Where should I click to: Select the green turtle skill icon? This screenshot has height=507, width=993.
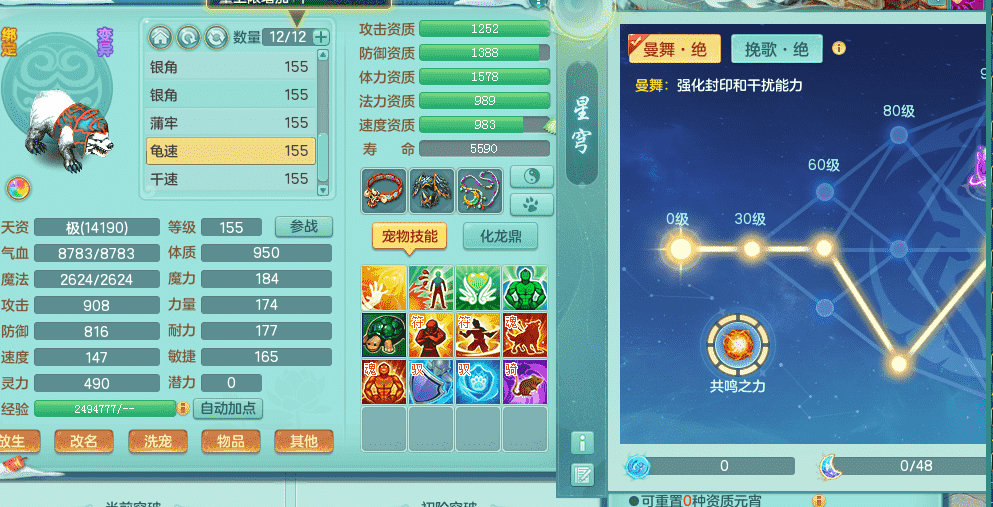tap(384, 334)
